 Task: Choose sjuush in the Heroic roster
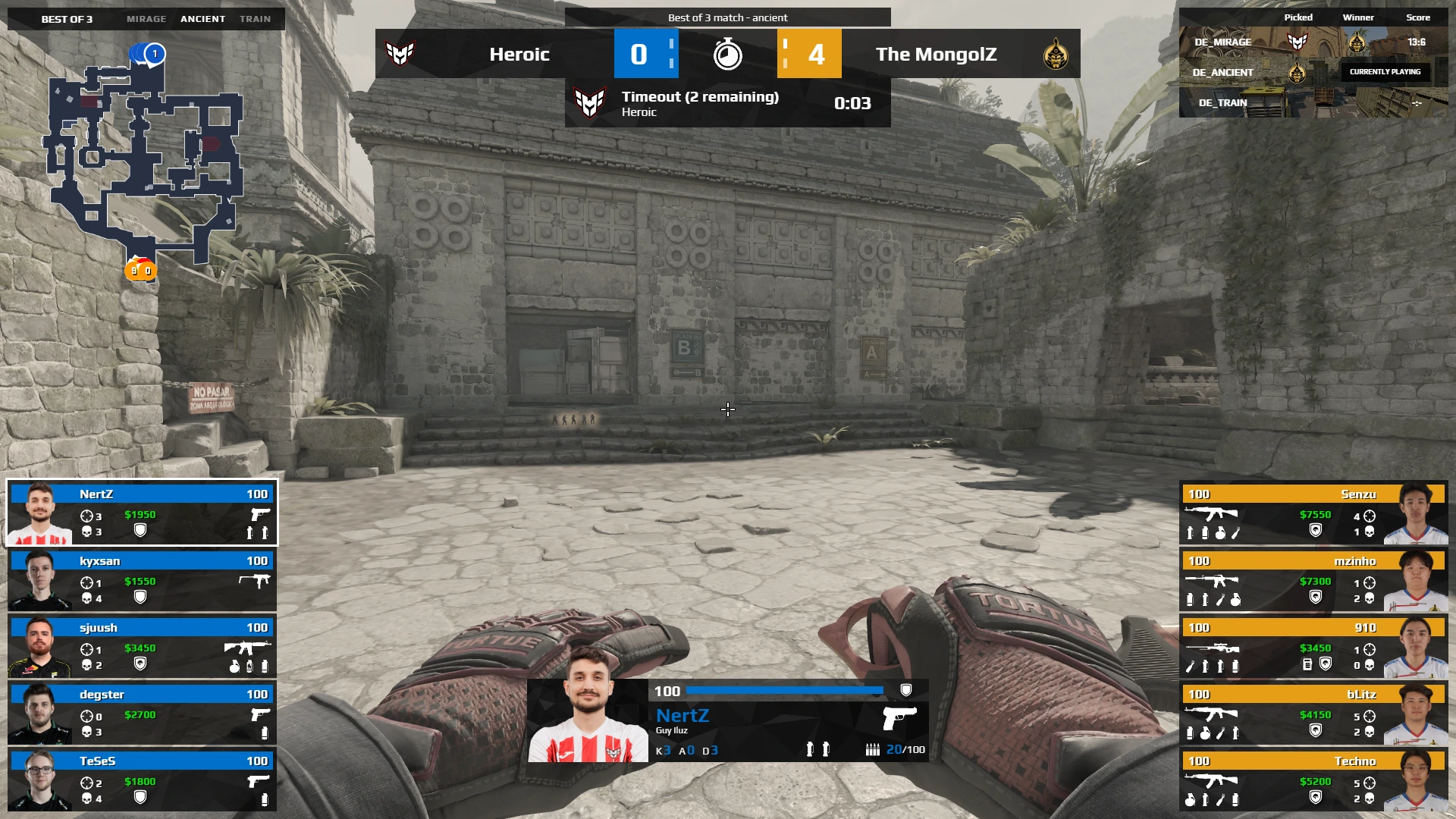pyautogui.click(x=142, y=647)
